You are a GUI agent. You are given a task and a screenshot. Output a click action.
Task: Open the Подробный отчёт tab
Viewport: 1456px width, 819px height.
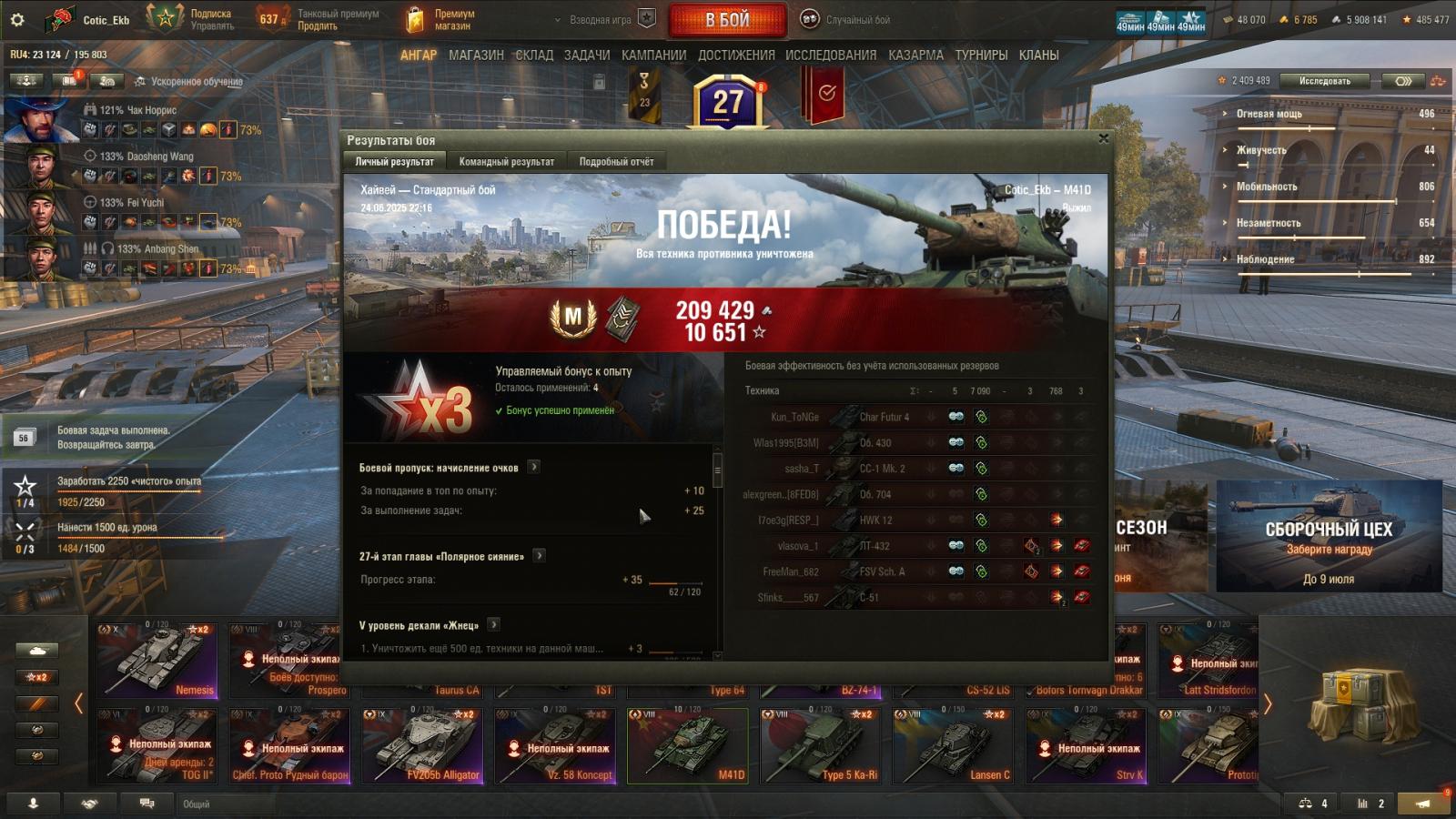click(x=616, y=162)
